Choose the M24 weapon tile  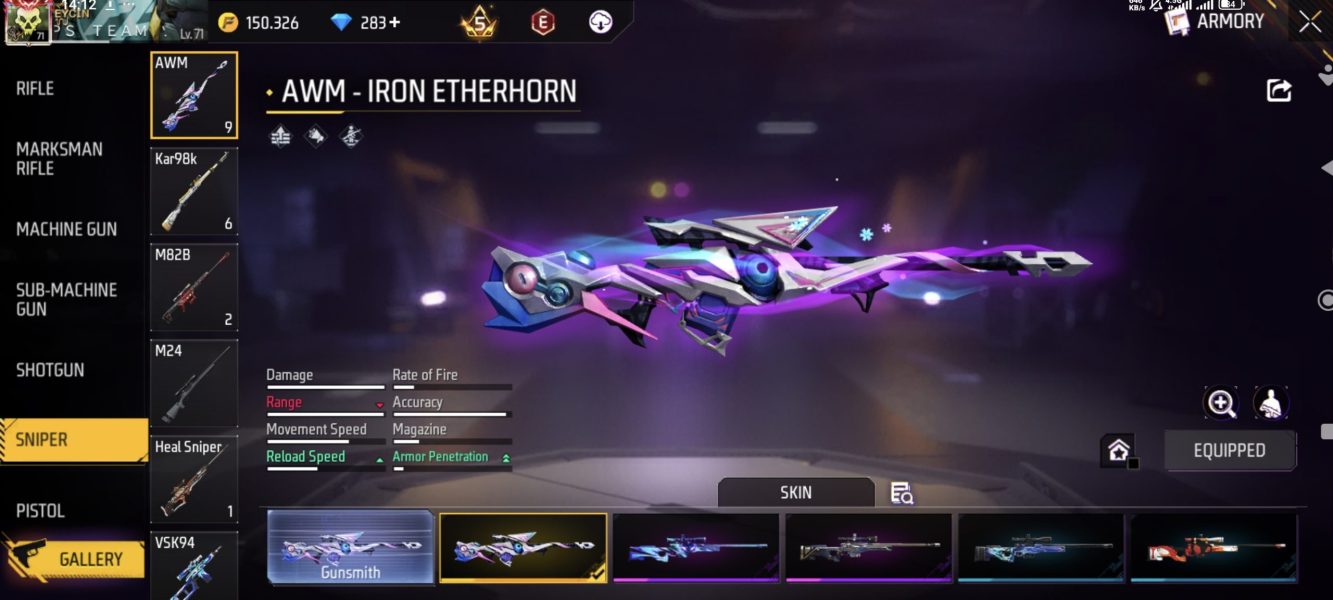click(194, 384)
